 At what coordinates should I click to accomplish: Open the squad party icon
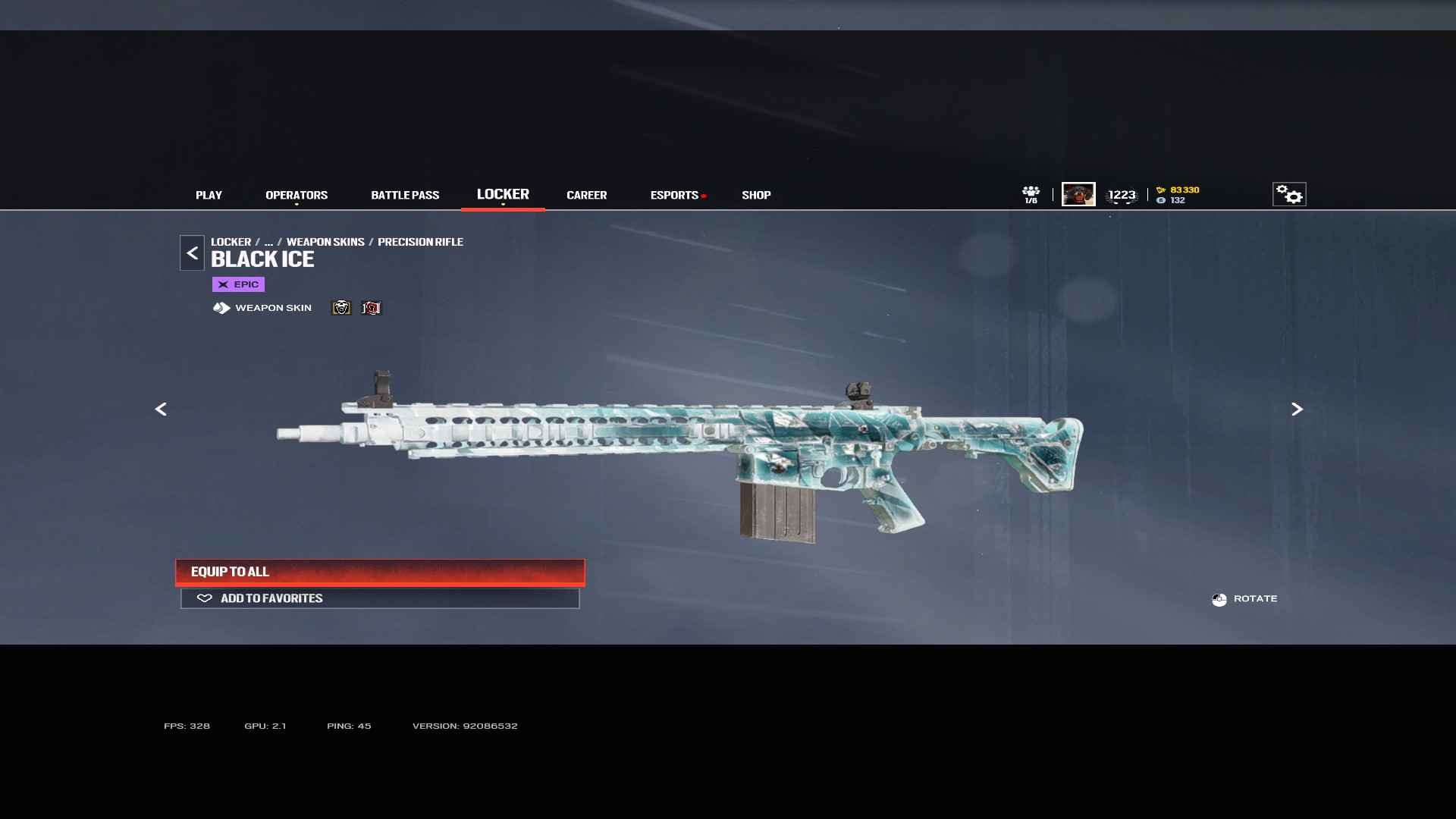[x=1031, y=194]
